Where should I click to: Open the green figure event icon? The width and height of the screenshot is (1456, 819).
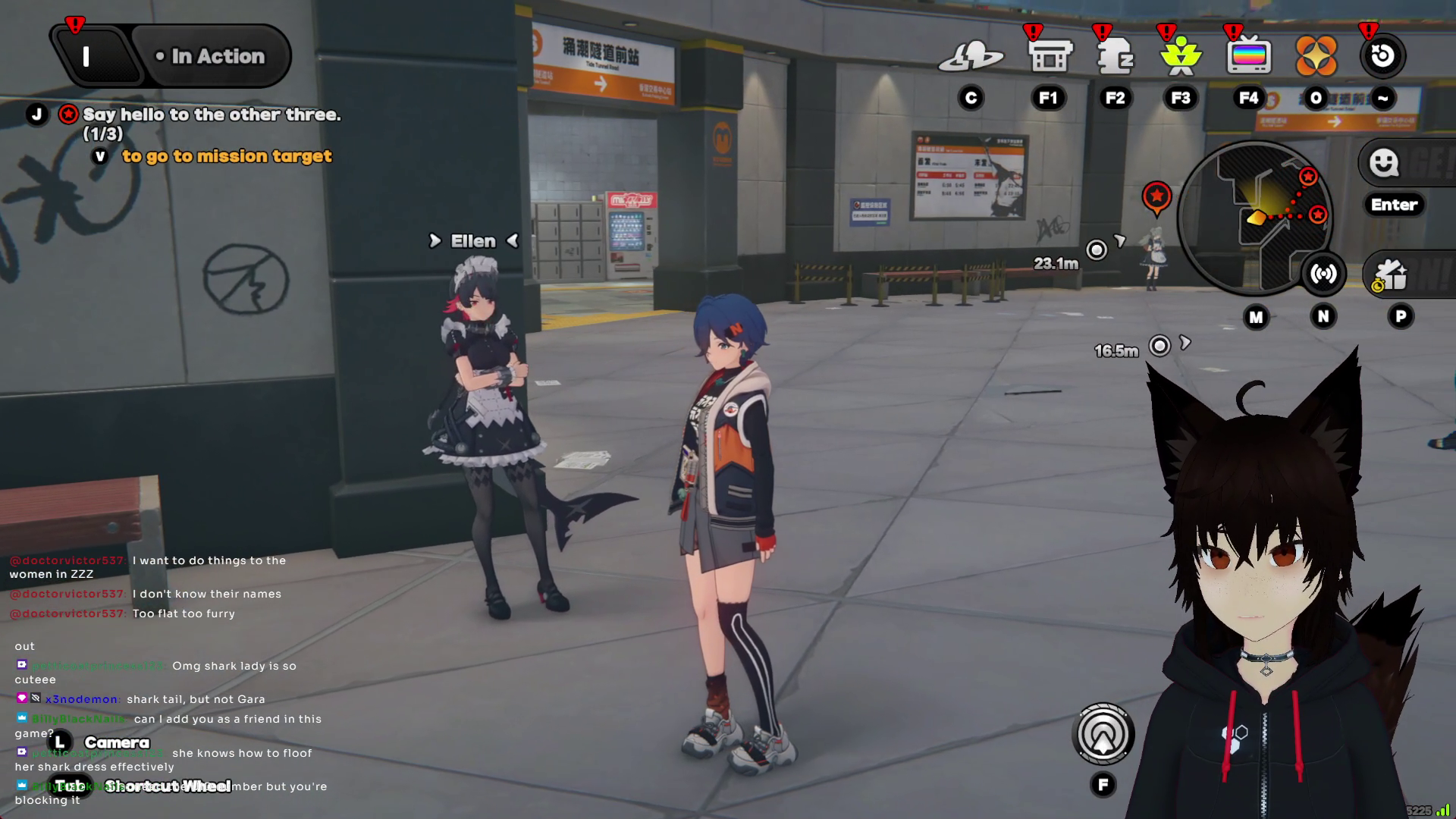coord(1181,57)
